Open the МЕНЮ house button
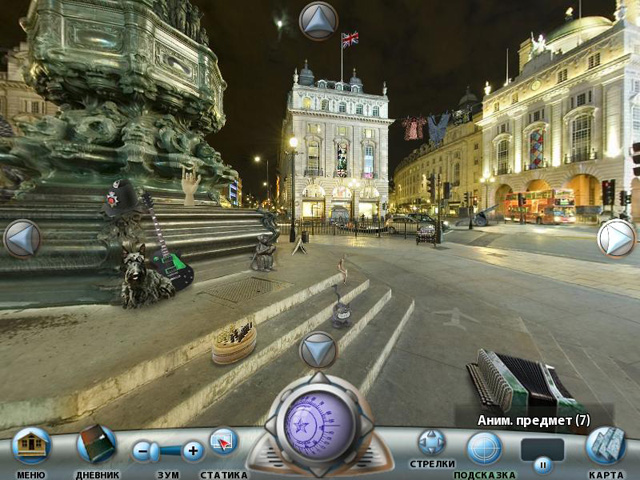This screenshot has height=480, width=640. coord(31,446)
